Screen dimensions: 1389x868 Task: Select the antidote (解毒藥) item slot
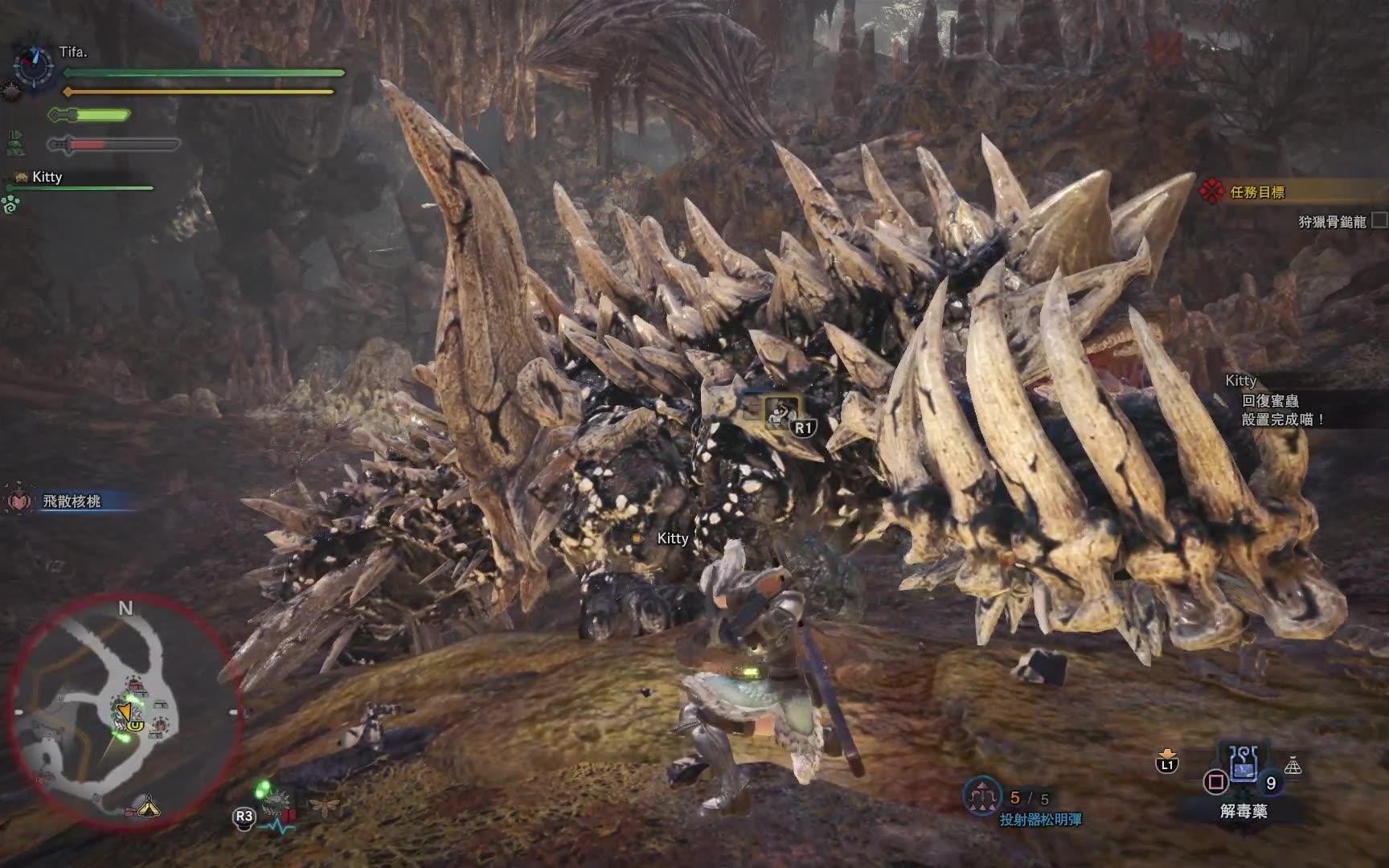(1242, 772)
